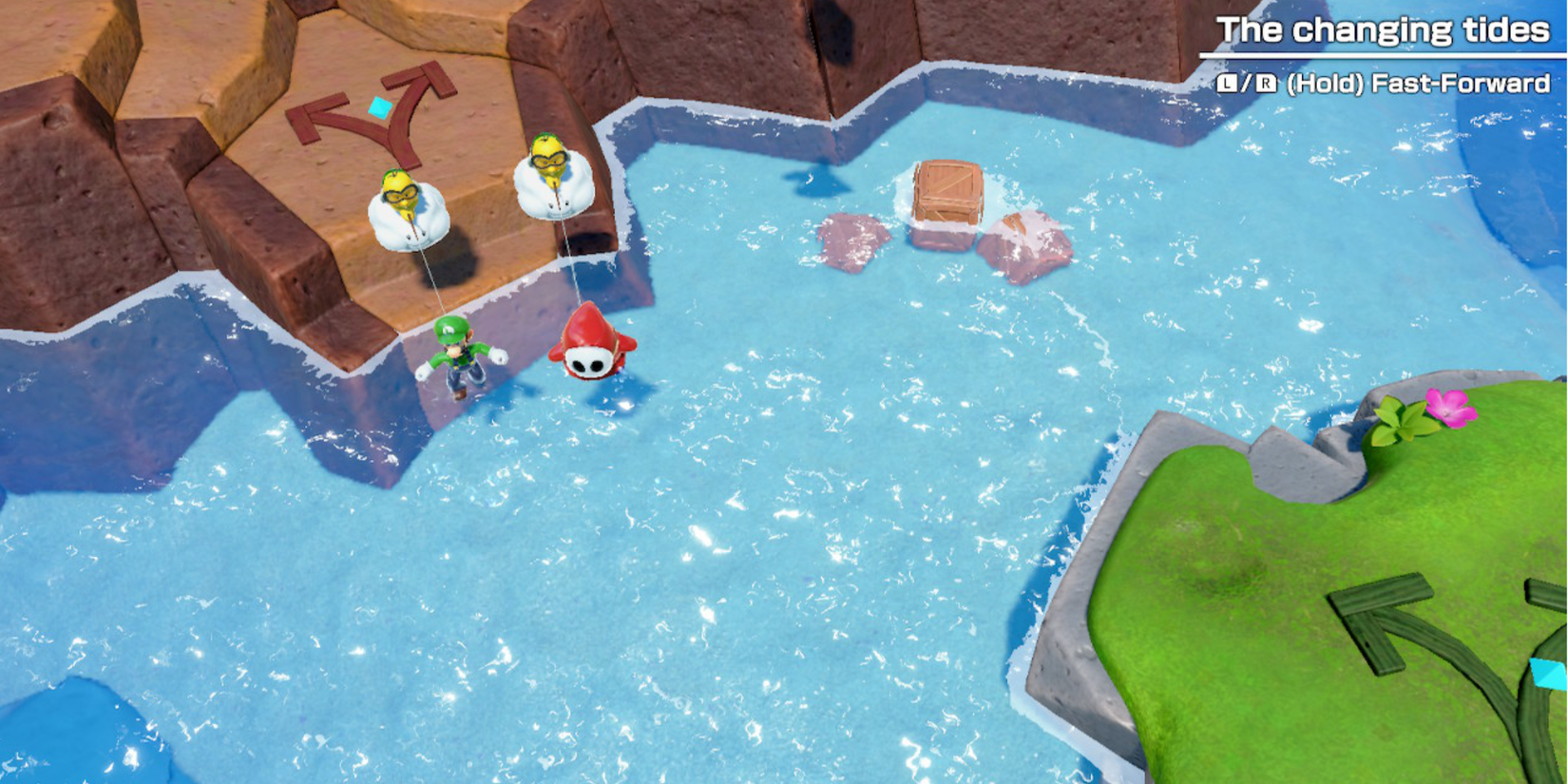This screenshot has height=784, width=1568.
Task: Click the L button icon in the Fast-Forward hint
Action: click(1226, 83)
